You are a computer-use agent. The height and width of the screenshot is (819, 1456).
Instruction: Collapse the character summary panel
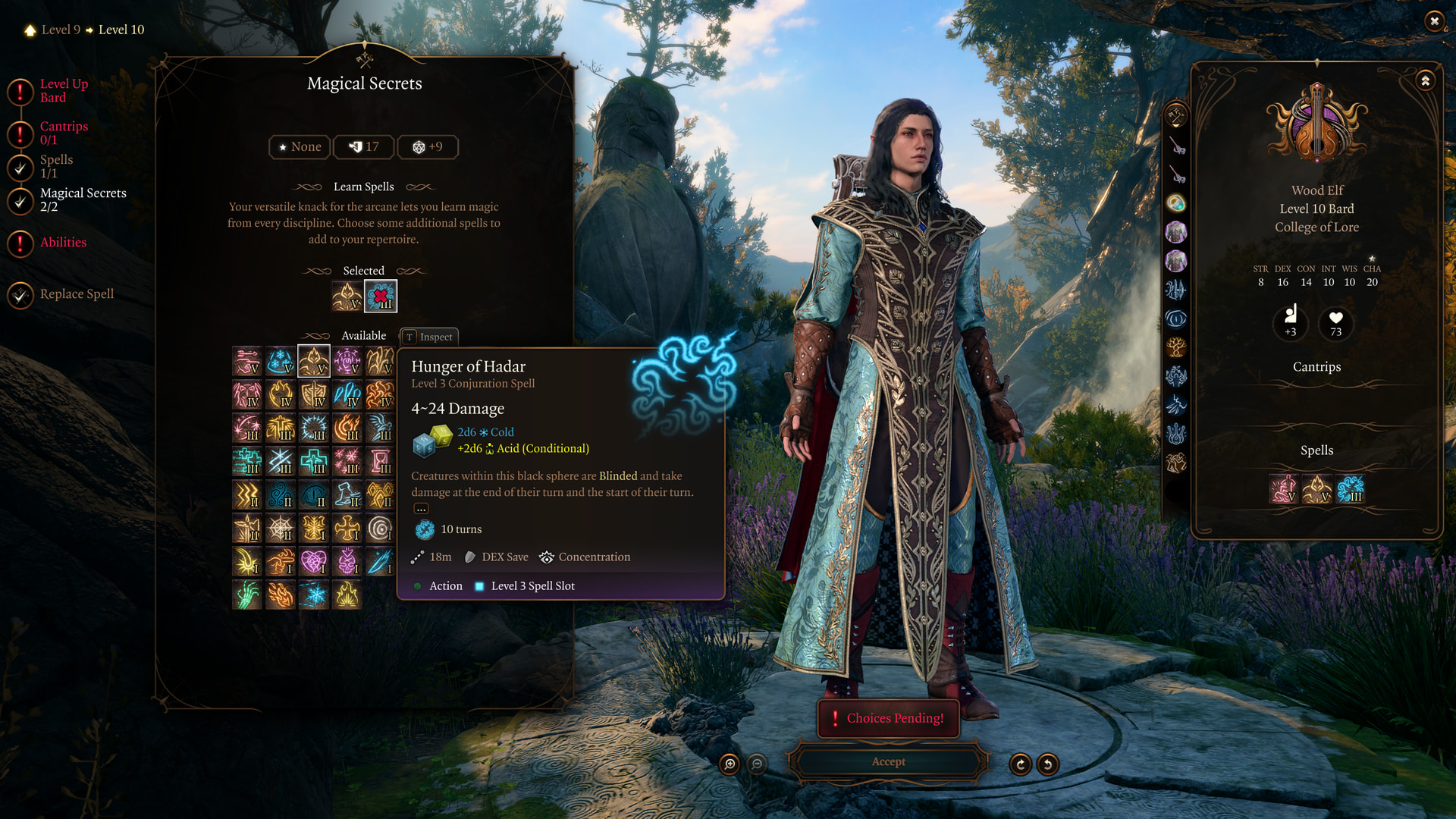[1426, 80]
